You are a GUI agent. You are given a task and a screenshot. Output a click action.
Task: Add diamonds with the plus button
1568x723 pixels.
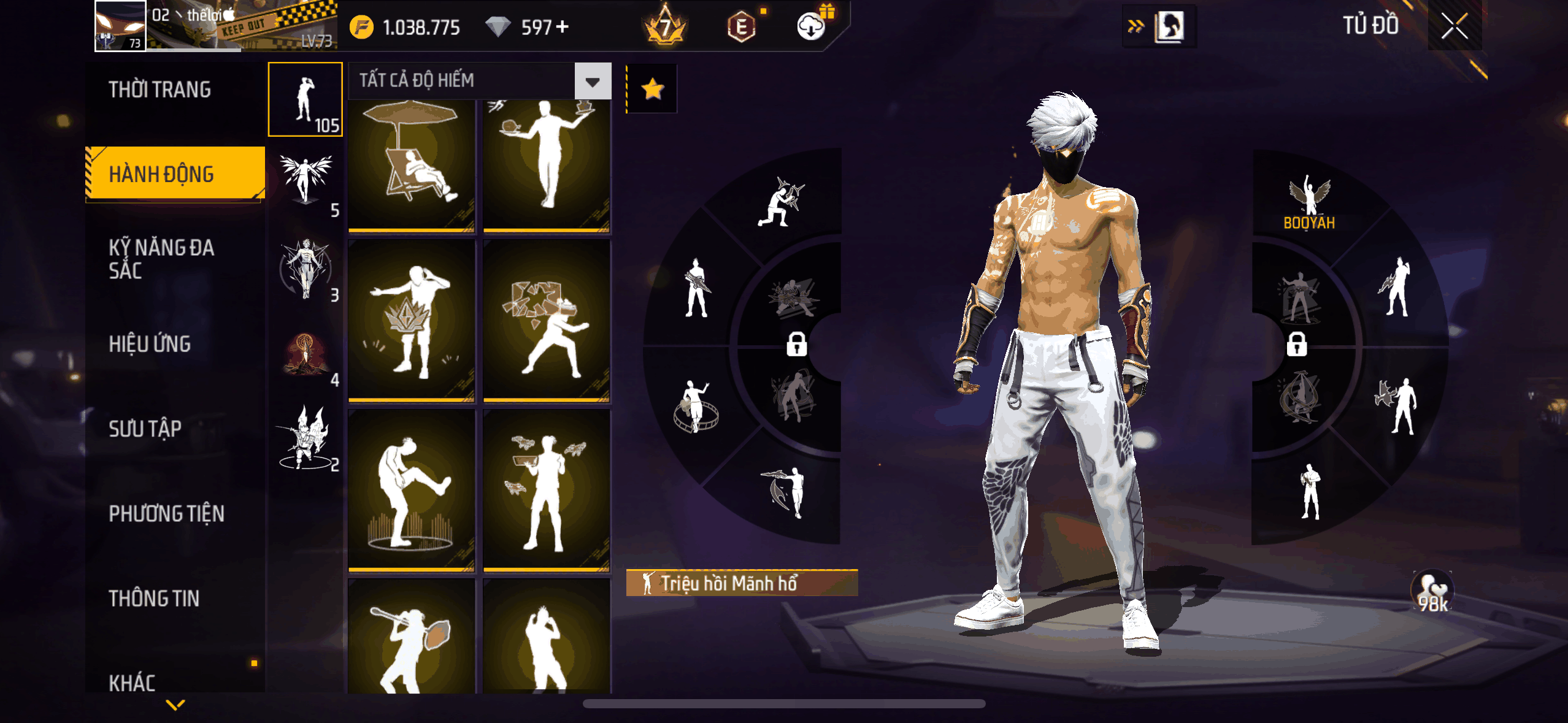[562, 27]
